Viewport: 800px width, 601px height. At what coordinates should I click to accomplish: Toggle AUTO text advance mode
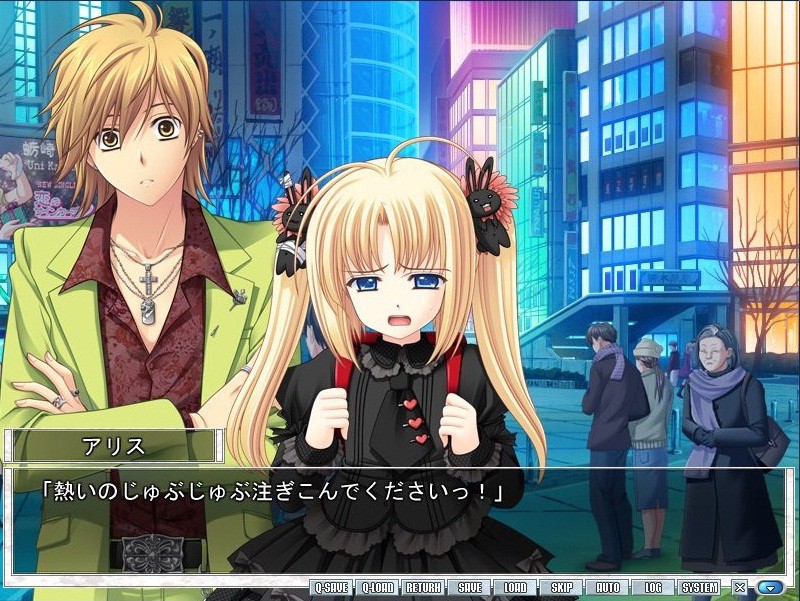click(607, 588)
